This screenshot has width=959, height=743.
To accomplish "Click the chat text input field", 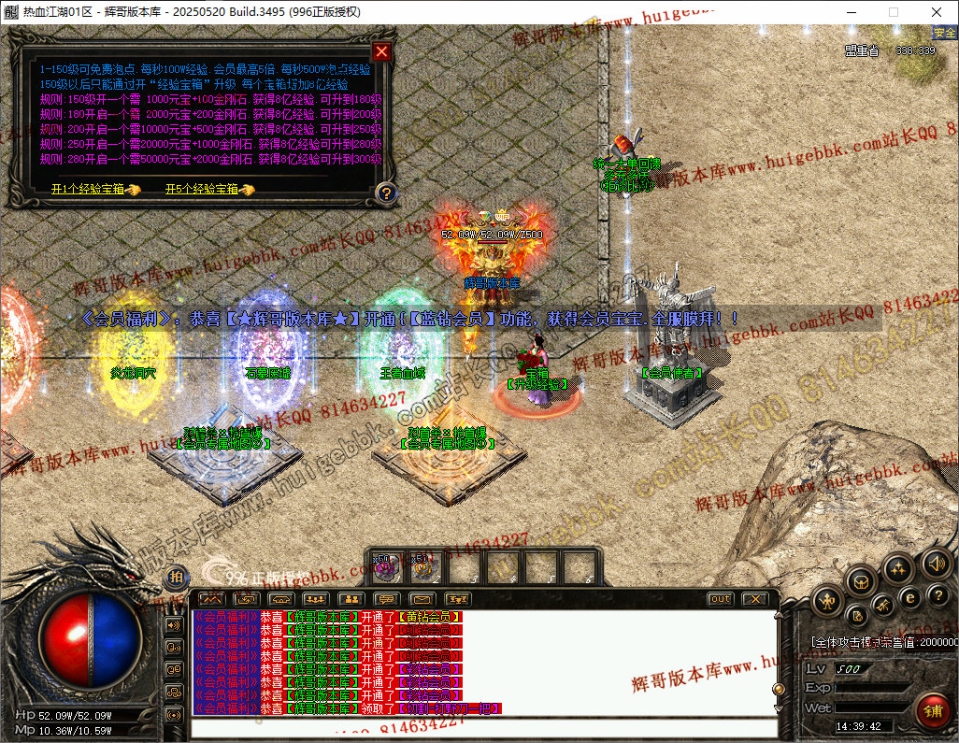I will (x=480, y=726).
